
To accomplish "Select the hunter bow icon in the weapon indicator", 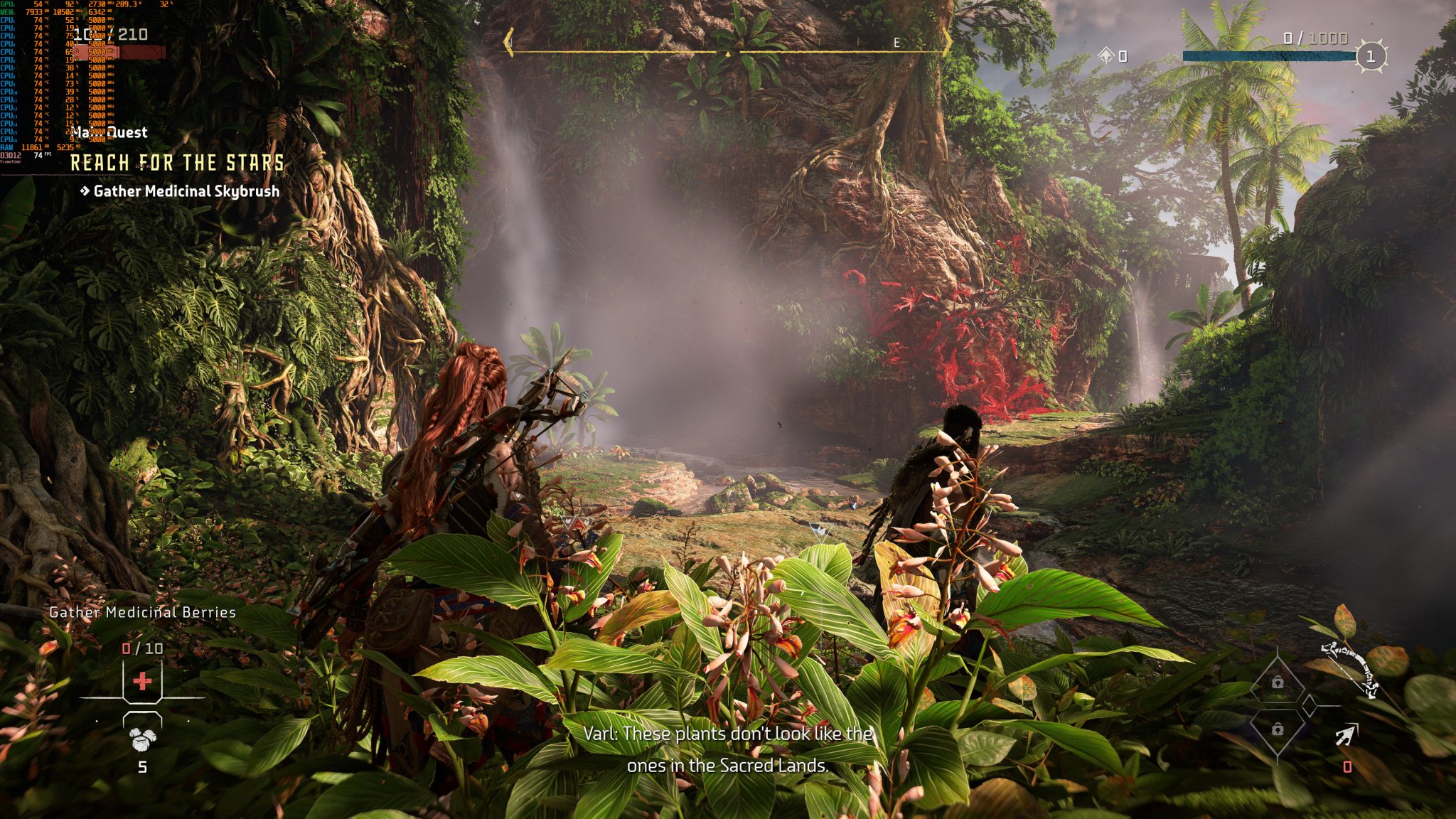I will coord(1349,671).
